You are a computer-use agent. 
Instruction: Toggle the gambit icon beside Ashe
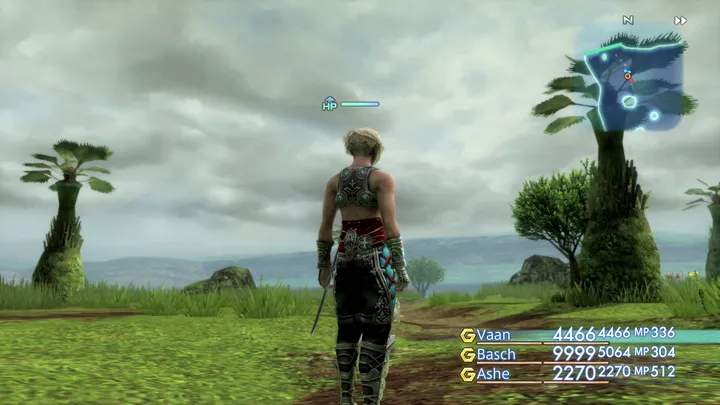pos(467,374)
